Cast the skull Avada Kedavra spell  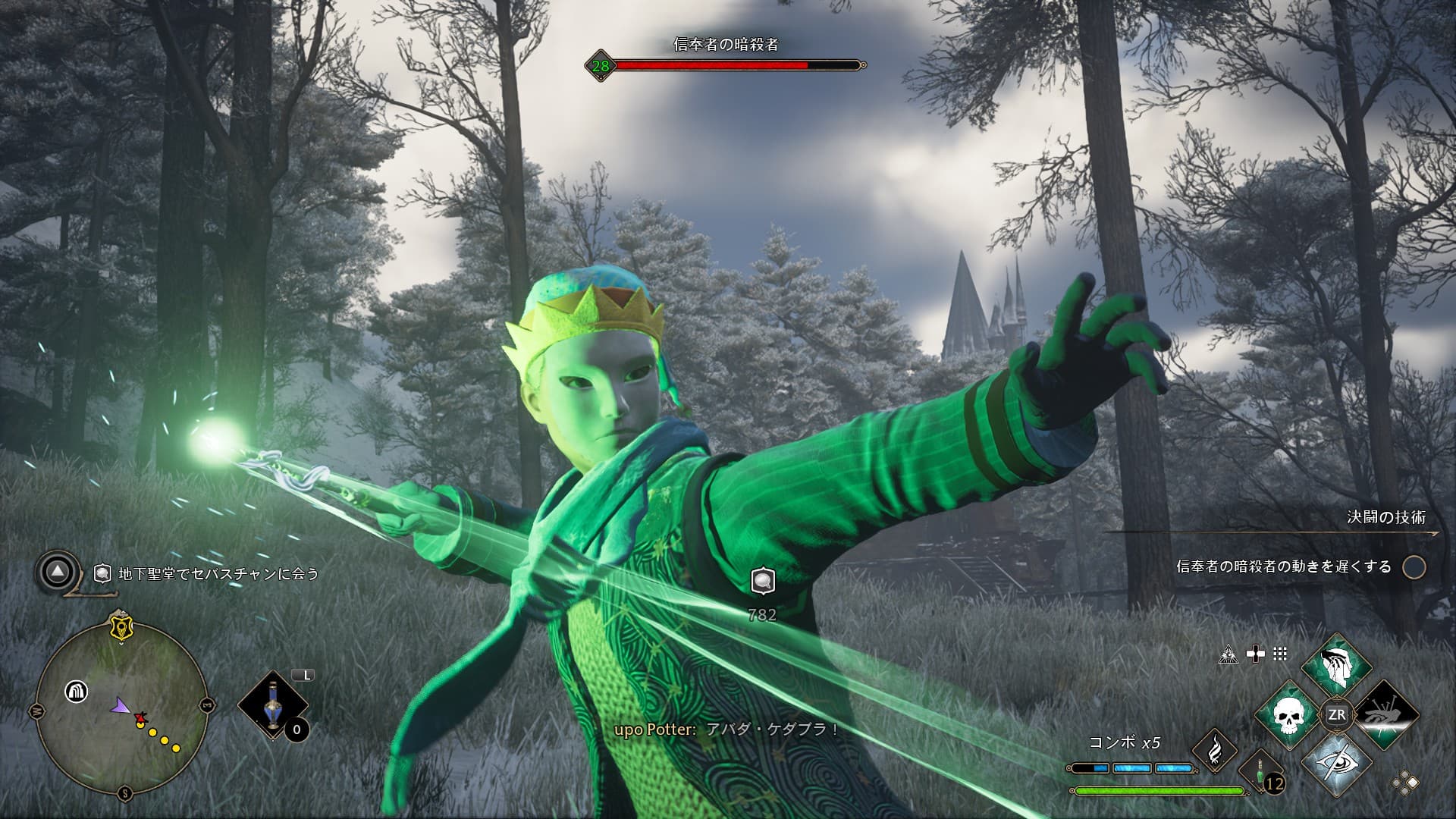(x=1288, y=715)
